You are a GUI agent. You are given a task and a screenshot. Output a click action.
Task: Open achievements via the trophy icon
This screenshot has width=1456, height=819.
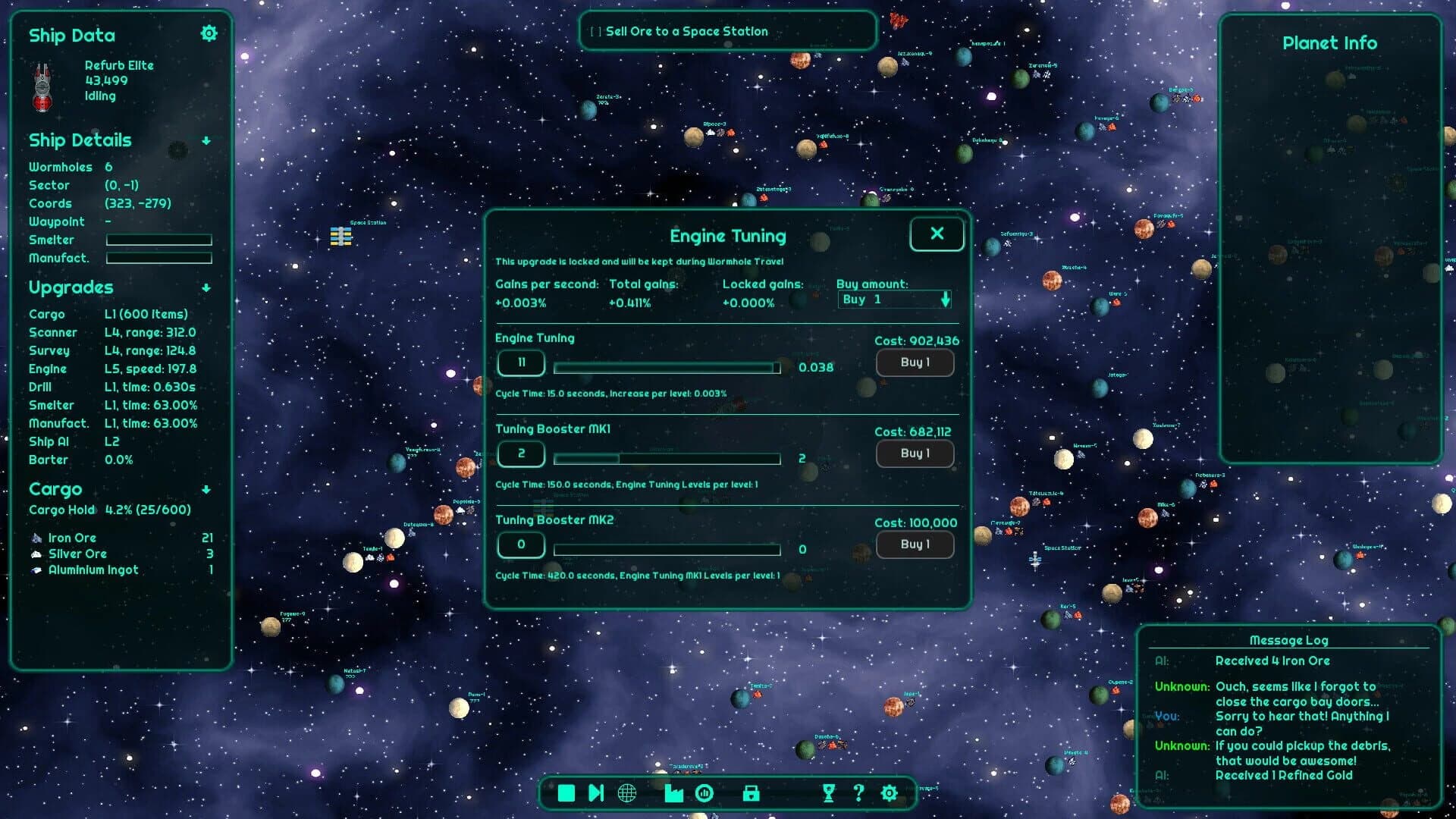click(828, 793)
